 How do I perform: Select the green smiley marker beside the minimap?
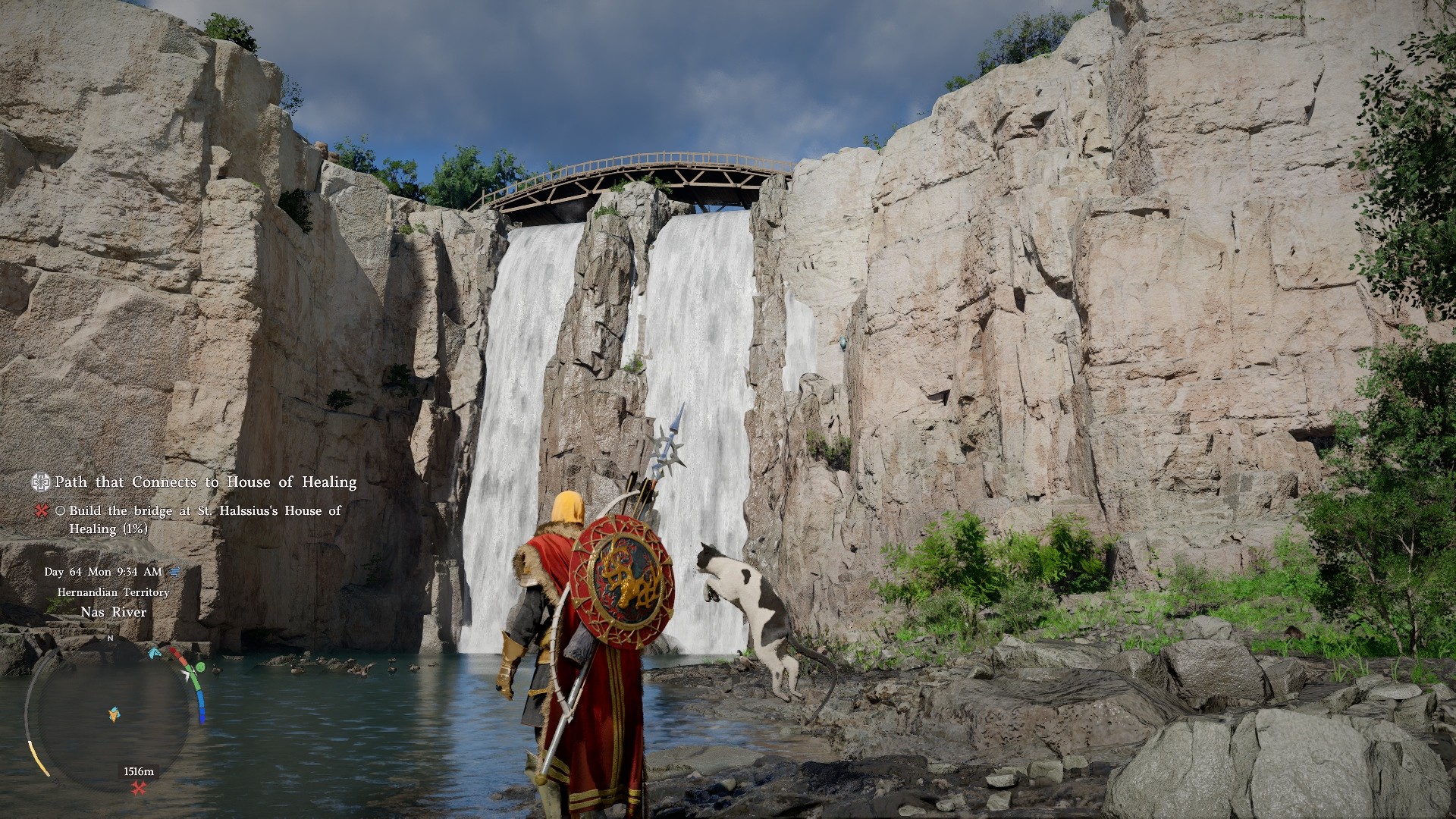pyautogui.click(x=199, y=667)
